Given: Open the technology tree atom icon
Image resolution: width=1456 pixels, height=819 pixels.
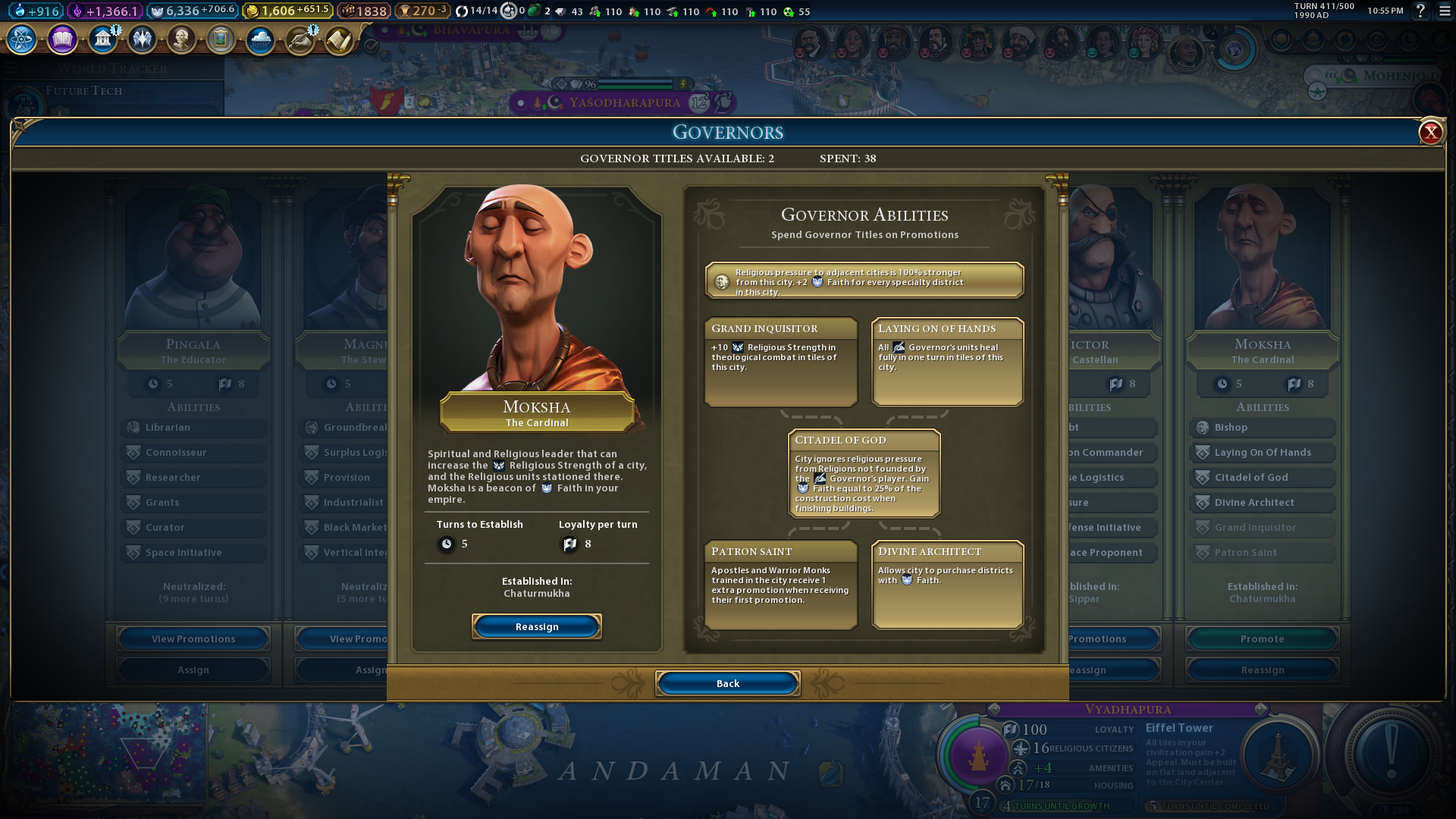Looking at the screenshot, I should [22, 39].
